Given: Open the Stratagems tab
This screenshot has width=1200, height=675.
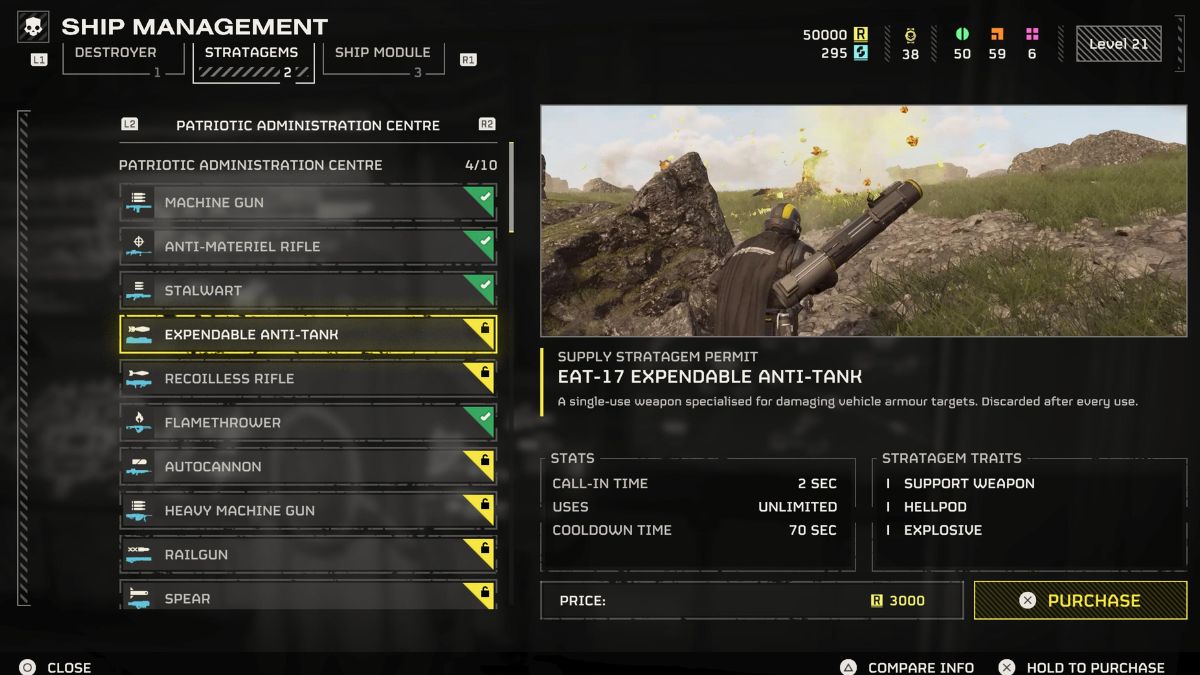Looking at the screenshot, I should click(x=253, y=58).
